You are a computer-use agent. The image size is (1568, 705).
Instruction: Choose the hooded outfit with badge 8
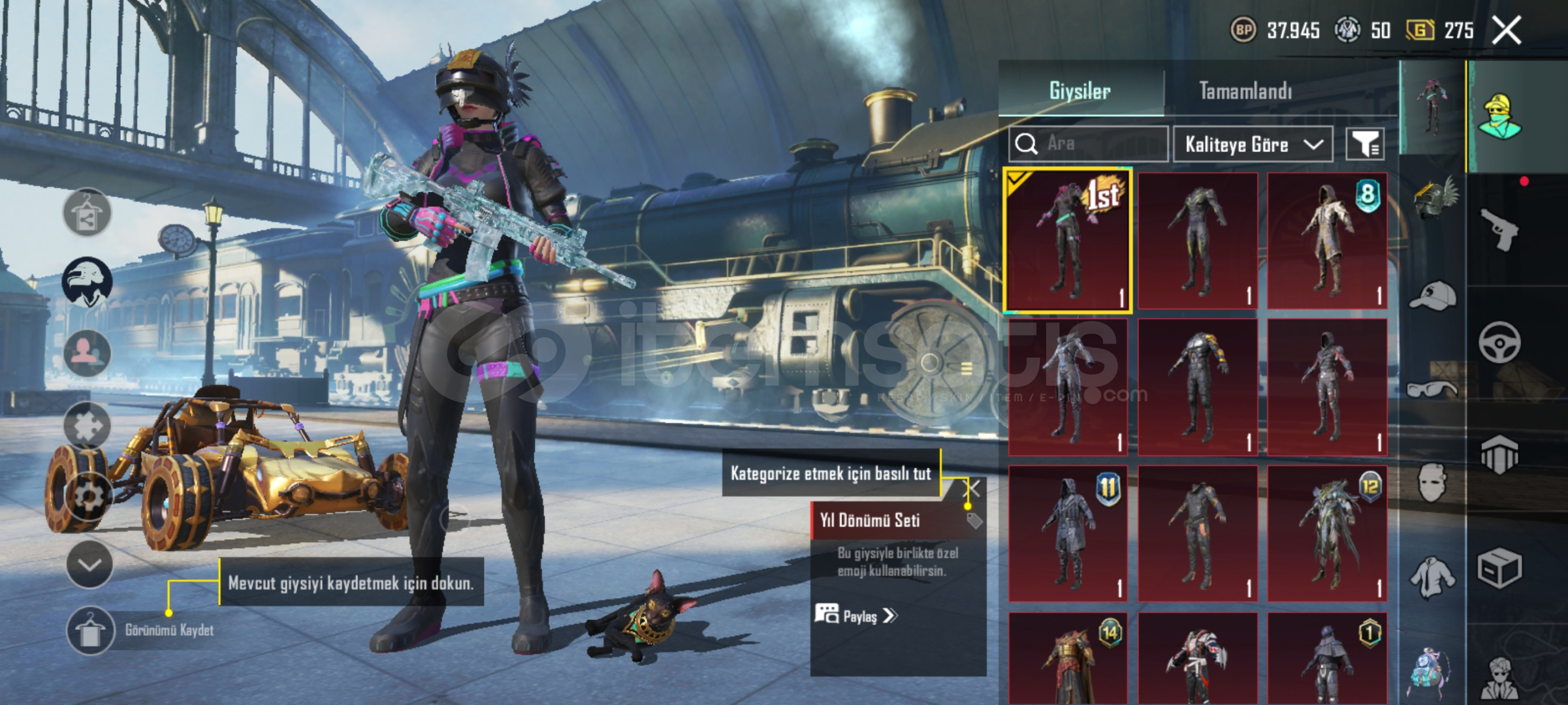[x=1327, y=240]
